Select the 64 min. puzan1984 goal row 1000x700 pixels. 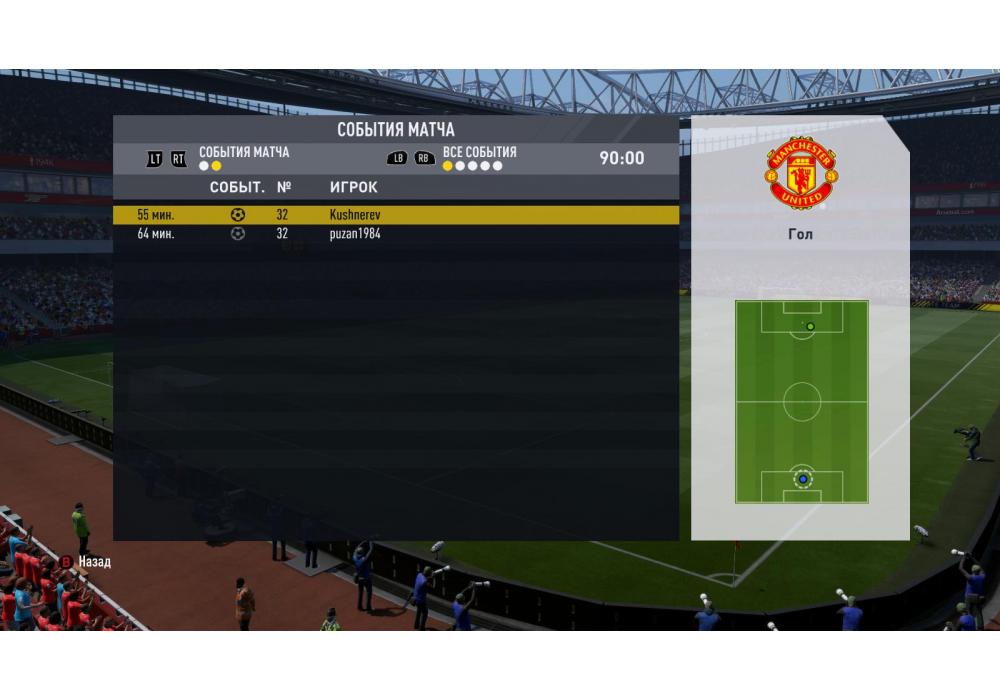coord(395,234)
